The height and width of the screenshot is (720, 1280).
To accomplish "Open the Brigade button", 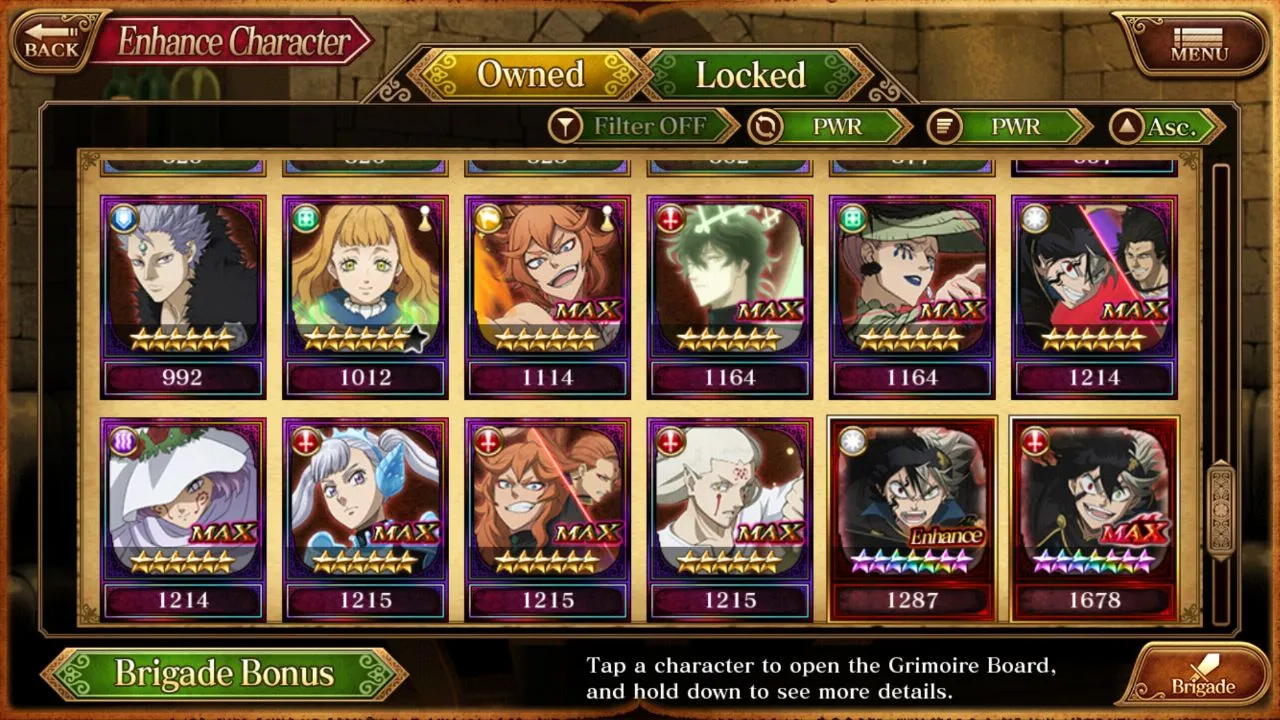I will [1200, 675].
